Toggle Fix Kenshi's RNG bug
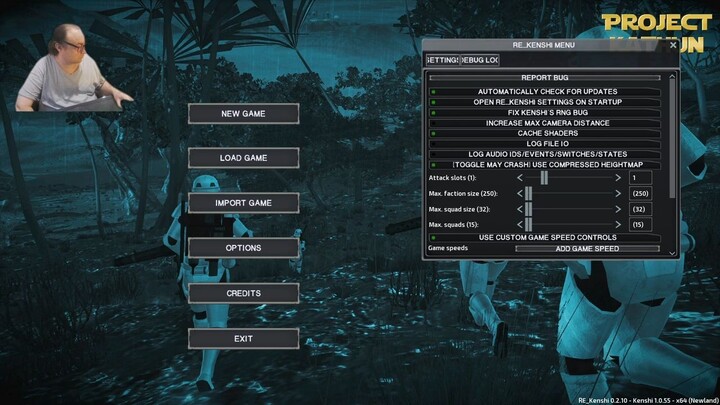The image size is (720, 405). pos(546,112)
